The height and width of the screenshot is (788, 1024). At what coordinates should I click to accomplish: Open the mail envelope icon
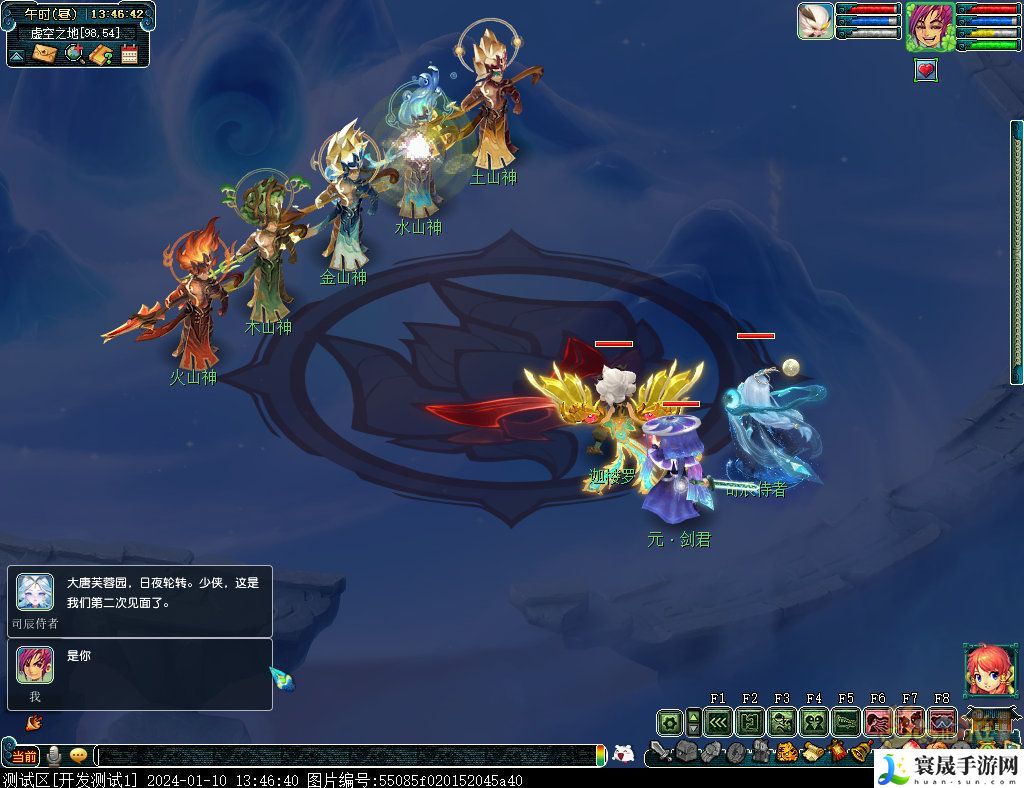[x=44, y=54]
